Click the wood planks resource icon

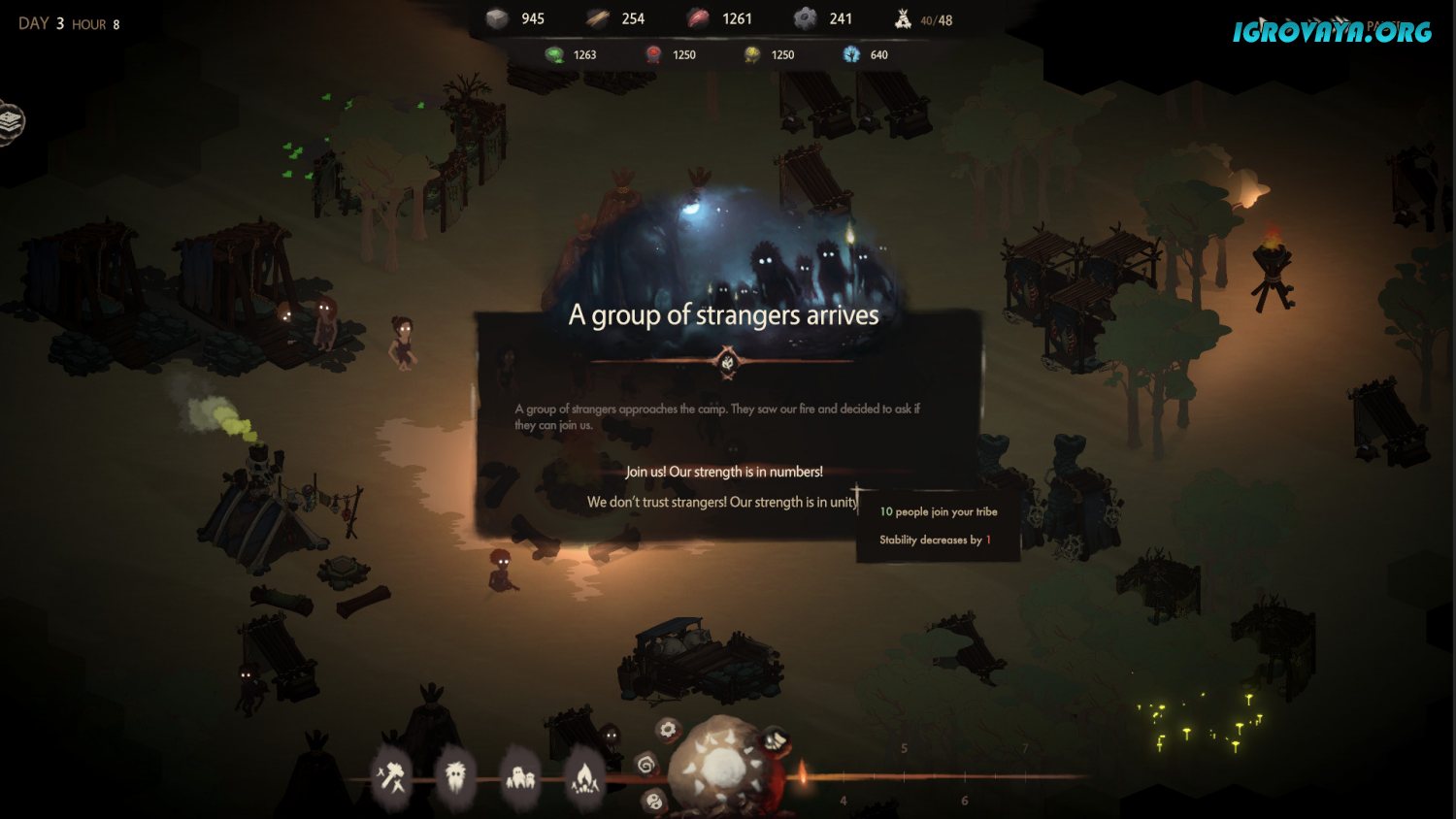click(598, 18)
